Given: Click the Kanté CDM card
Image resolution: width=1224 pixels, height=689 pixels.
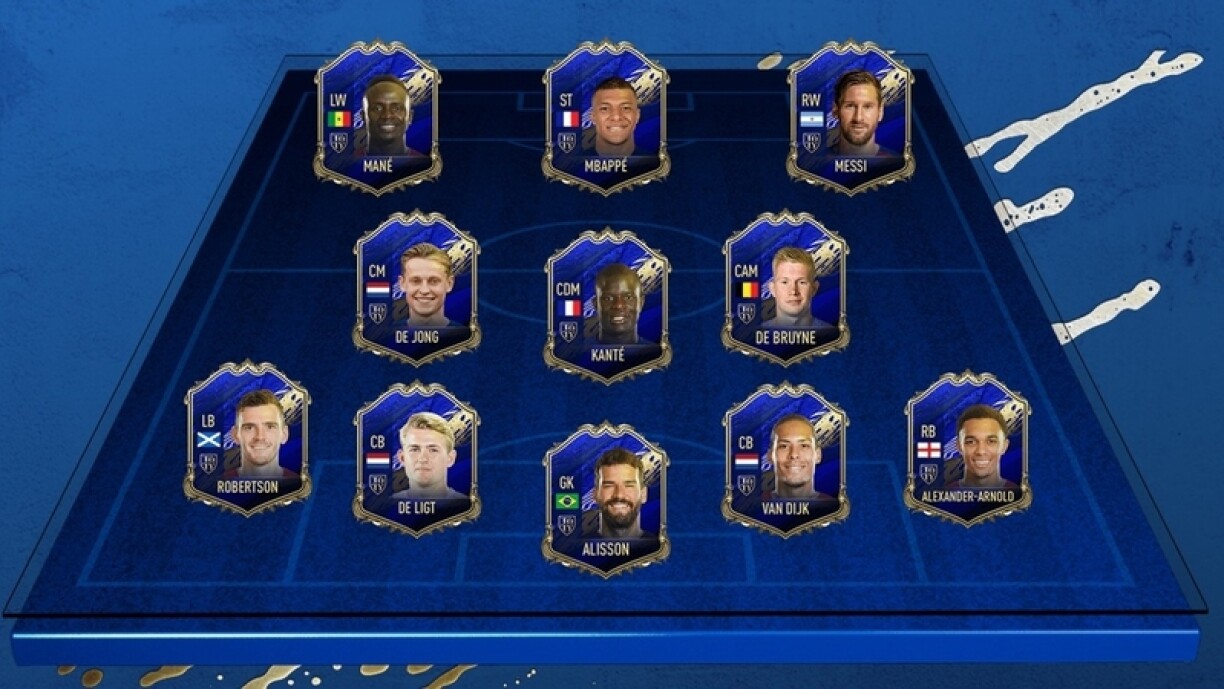Looking at the screenshot, I should pyautogui.click(x=607, y=305).
